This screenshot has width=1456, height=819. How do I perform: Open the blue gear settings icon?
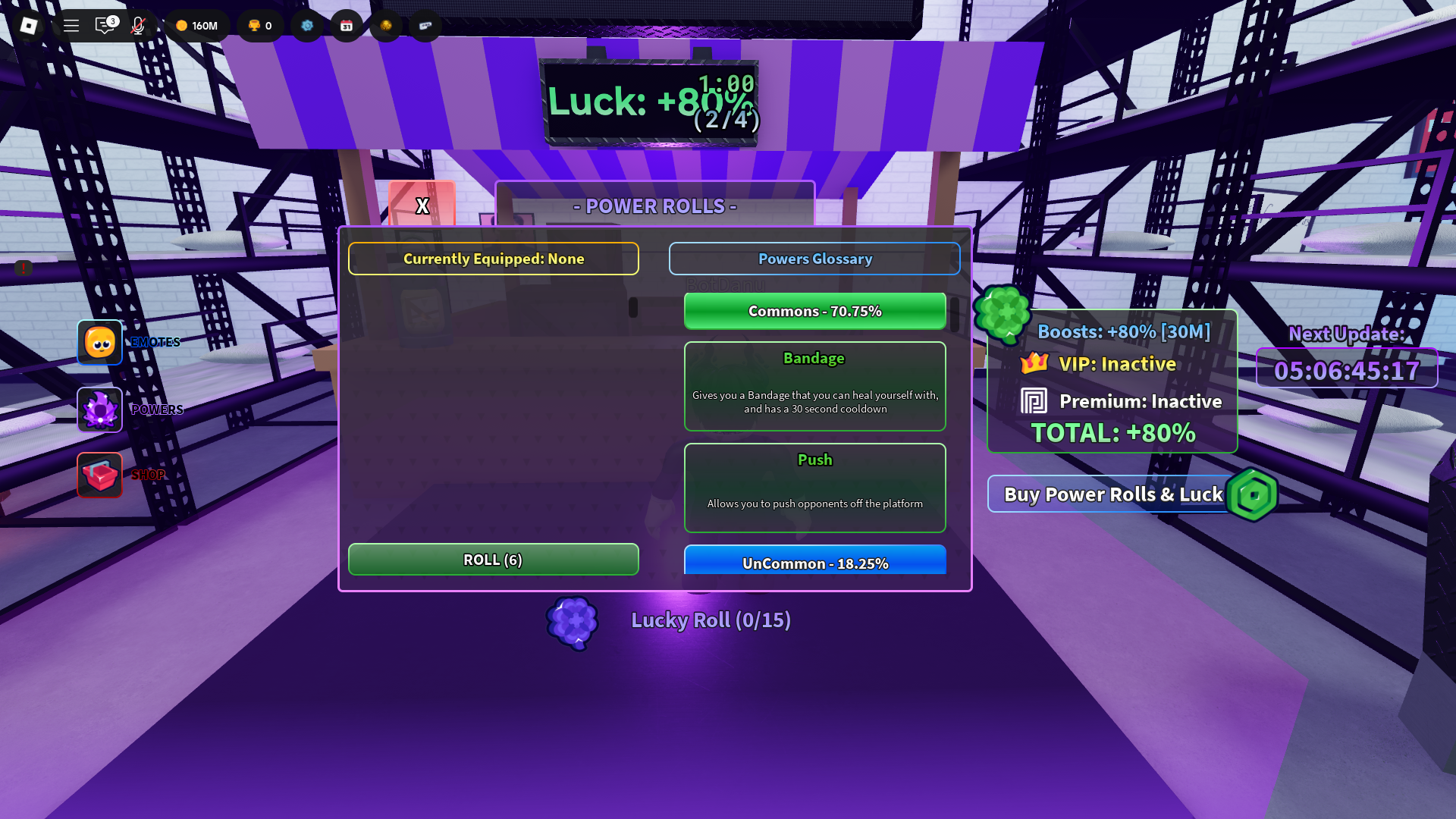[x=307, y=25]
